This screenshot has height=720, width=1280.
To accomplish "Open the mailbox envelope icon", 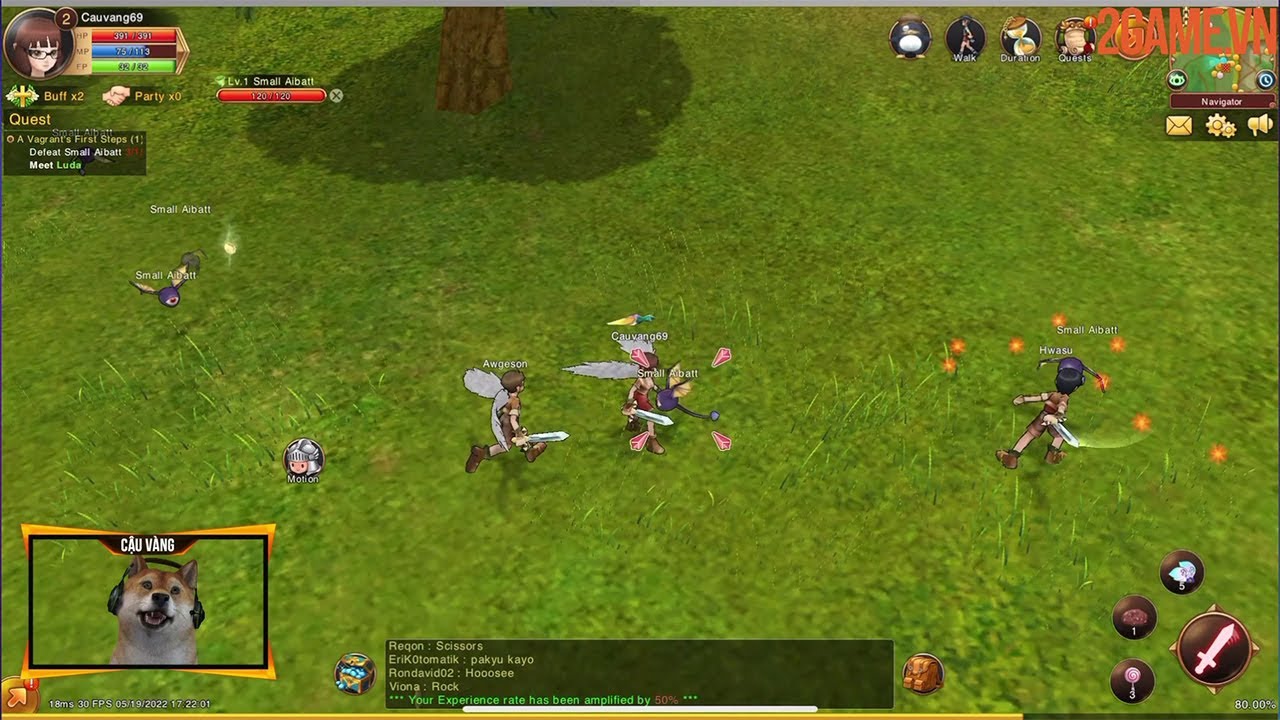I will click(x=1179, y=126).
